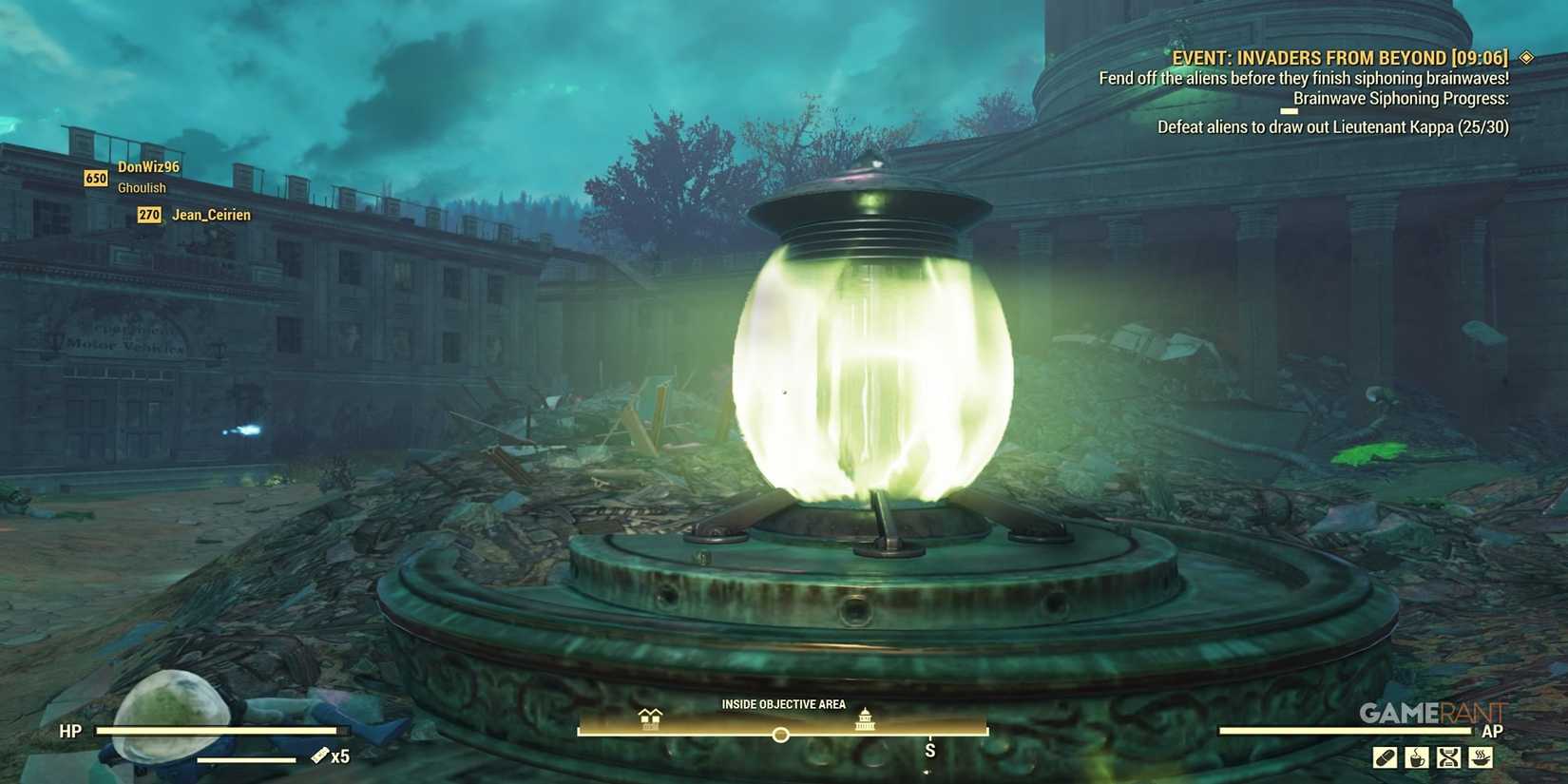Click the S direction marker on the compass
1568x784 pixels.
point(928,750)
